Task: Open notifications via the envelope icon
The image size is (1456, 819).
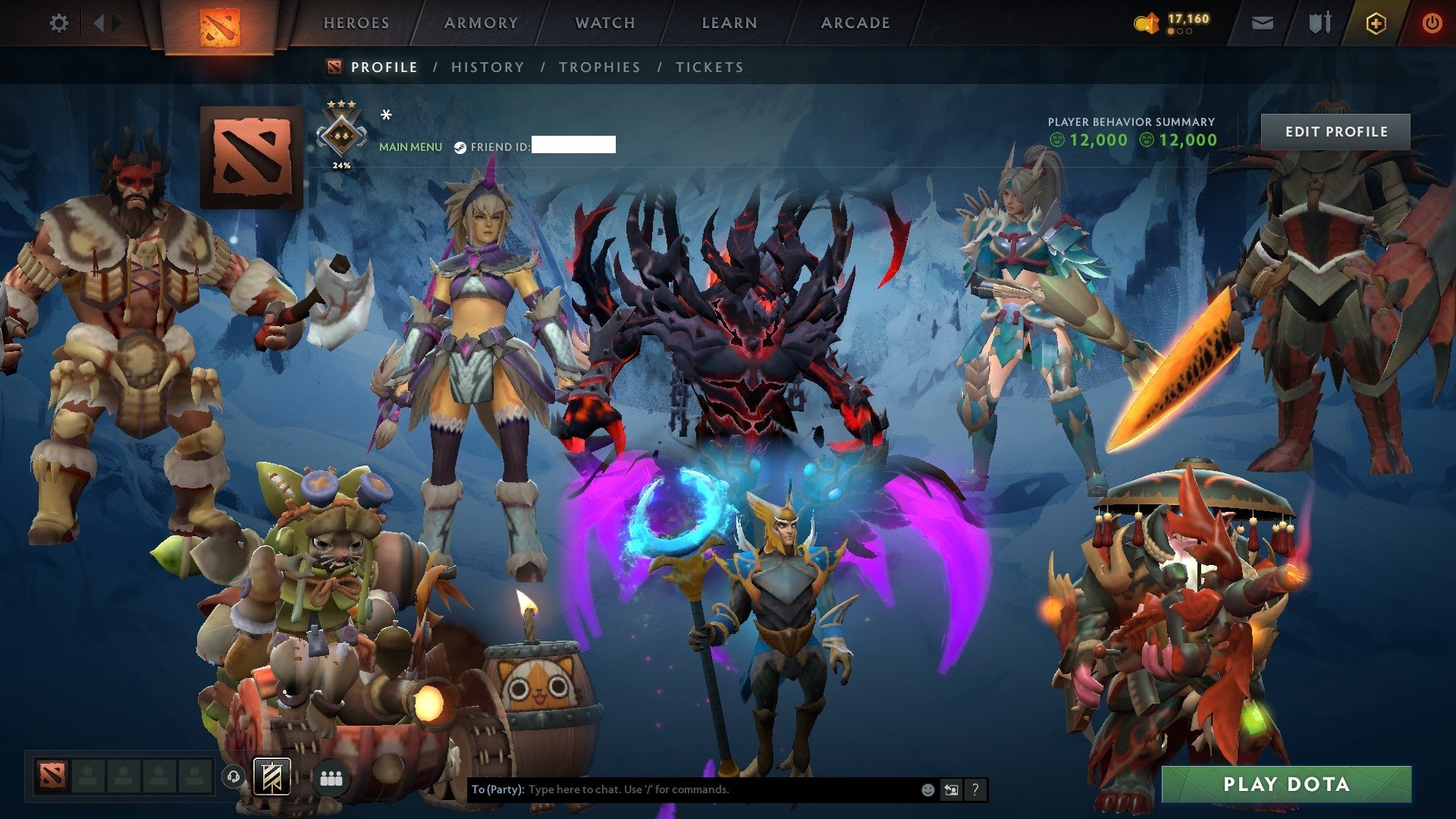Action: (1262, 23)
